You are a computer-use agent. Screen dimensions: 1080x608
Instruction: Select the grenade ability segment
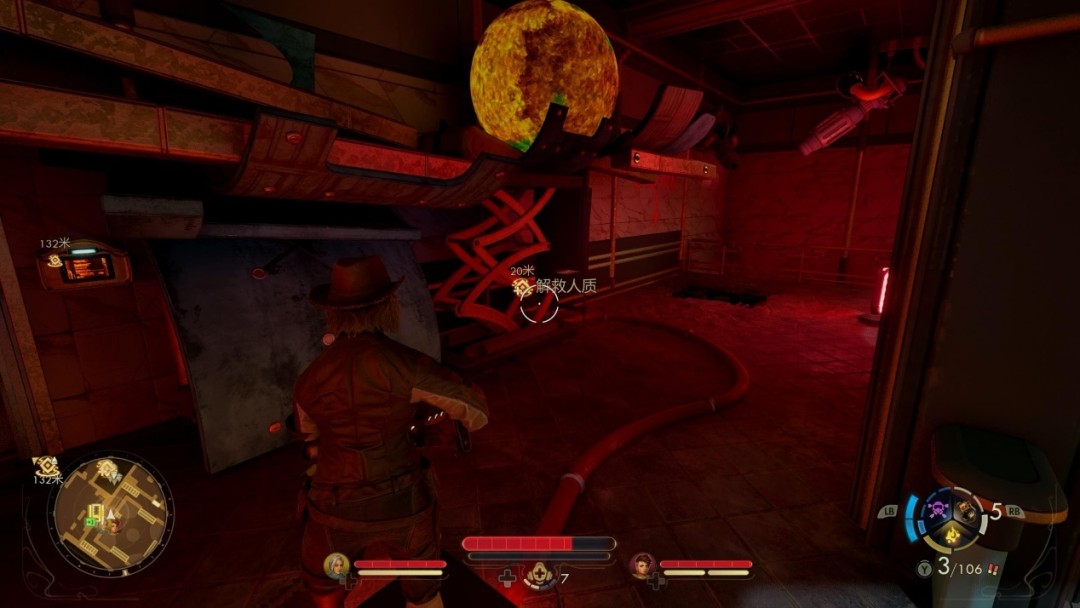tap(967, 510)
